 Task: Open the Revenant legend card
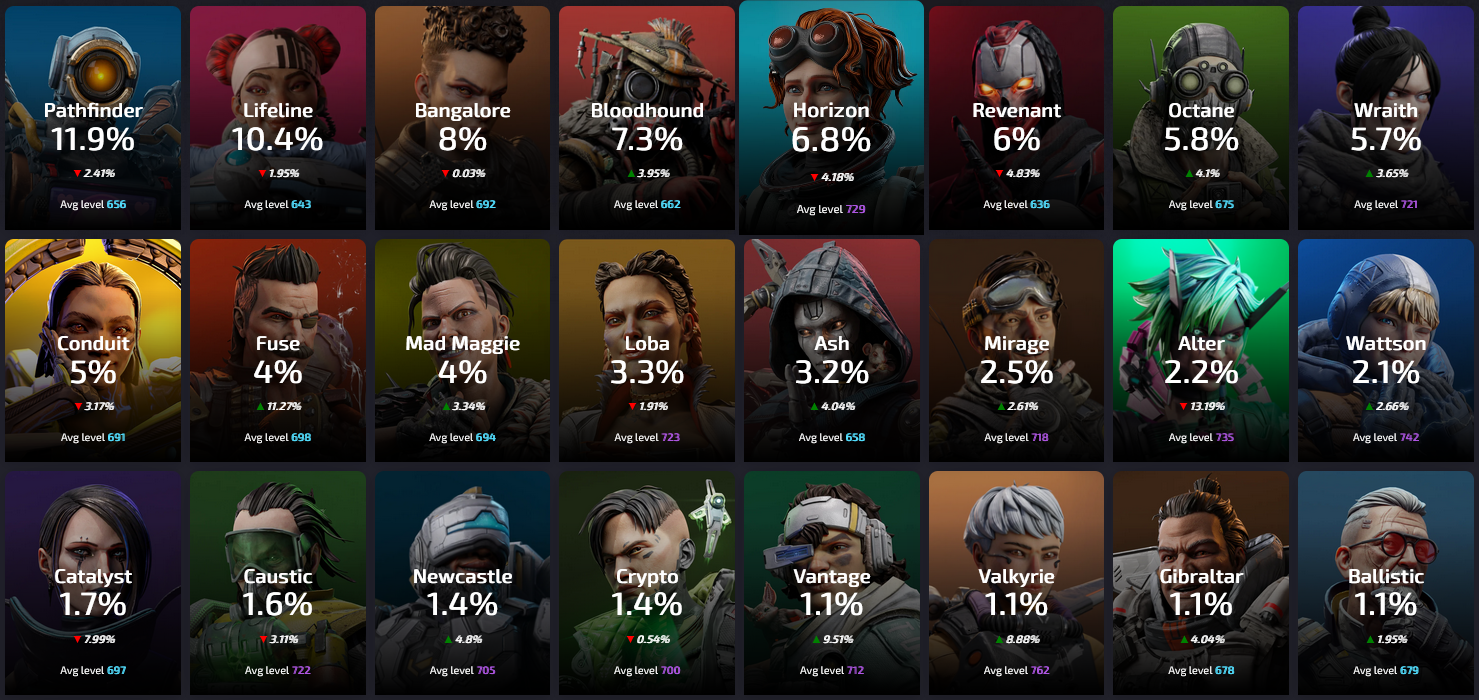click(1016, 118)
